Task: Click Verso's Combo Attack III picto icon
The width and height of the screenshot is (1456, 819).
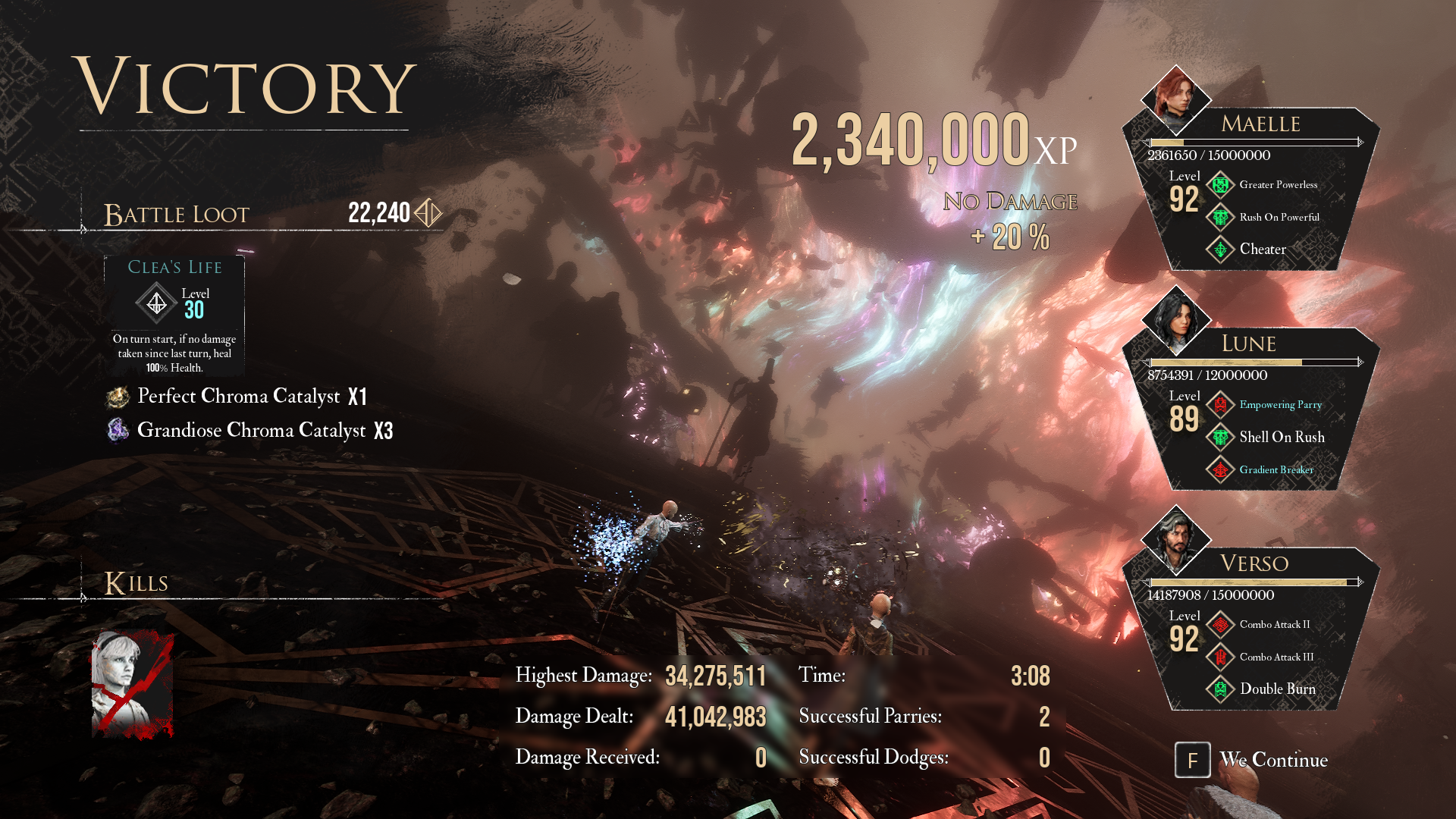Action: pyautogui.click(x=1220, y=657)
